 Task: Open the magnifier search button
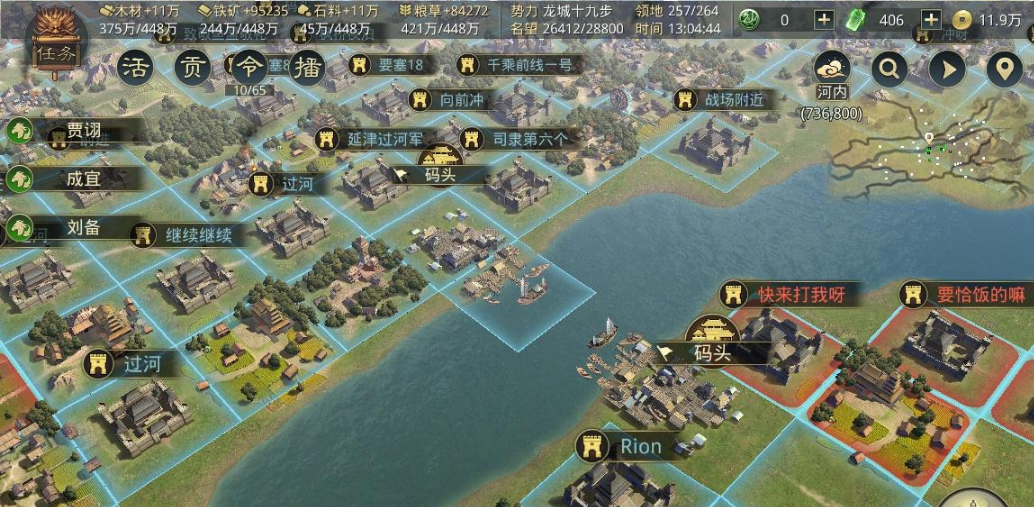889,69
